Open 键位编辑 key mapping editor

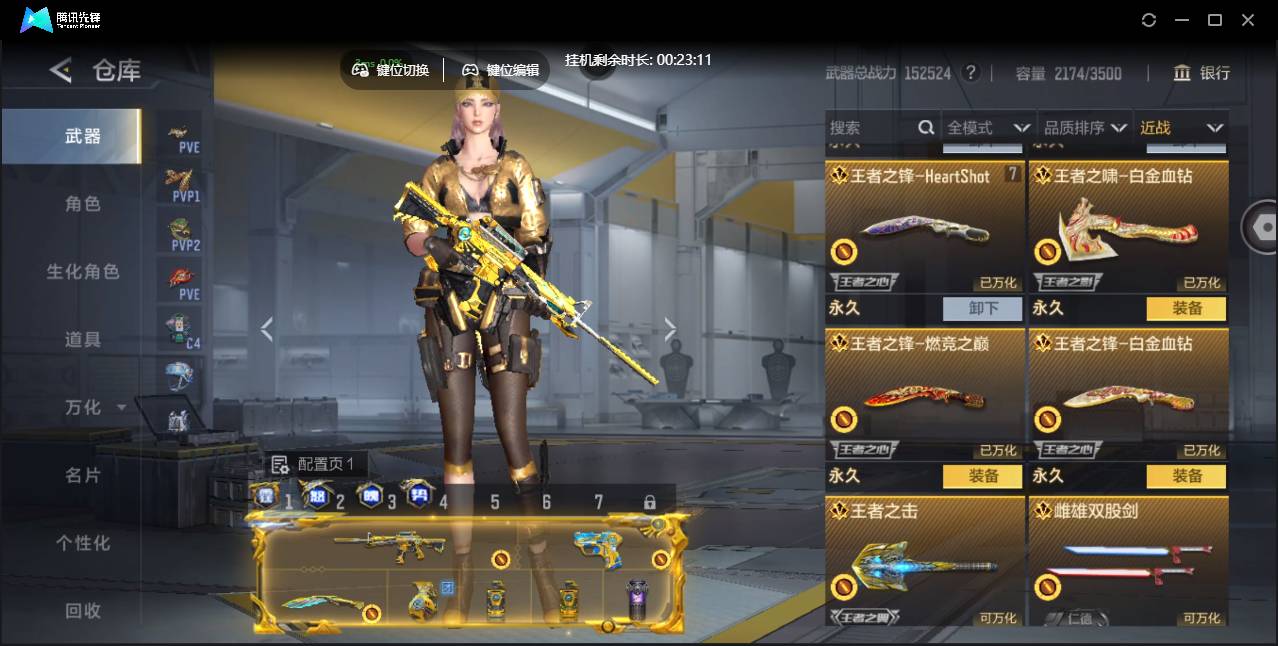501,70
